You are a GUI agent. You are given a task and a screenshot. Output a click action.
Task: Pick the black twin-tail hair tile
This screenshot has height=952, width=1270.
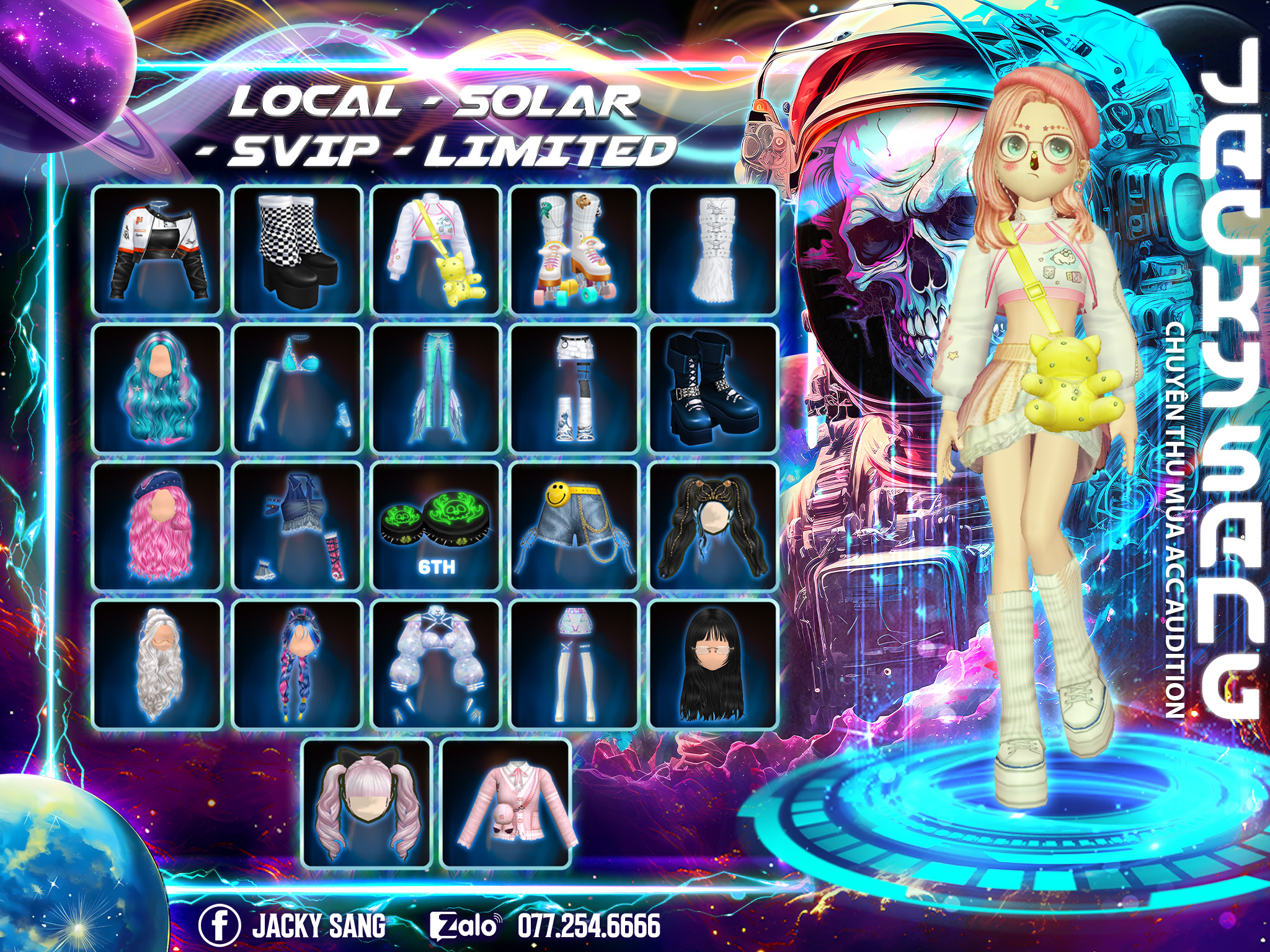pos(713,527)
